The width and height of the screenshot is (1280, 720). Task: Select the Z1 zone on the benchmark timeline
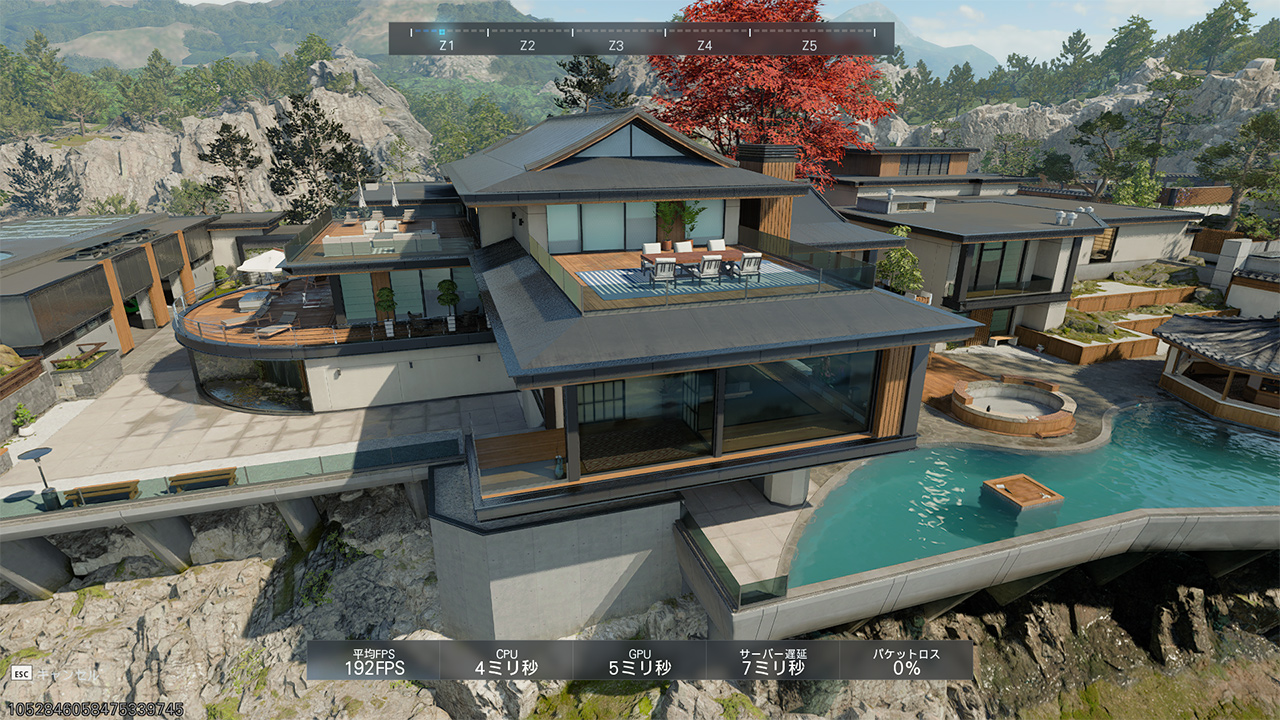[x=446, y=46]
